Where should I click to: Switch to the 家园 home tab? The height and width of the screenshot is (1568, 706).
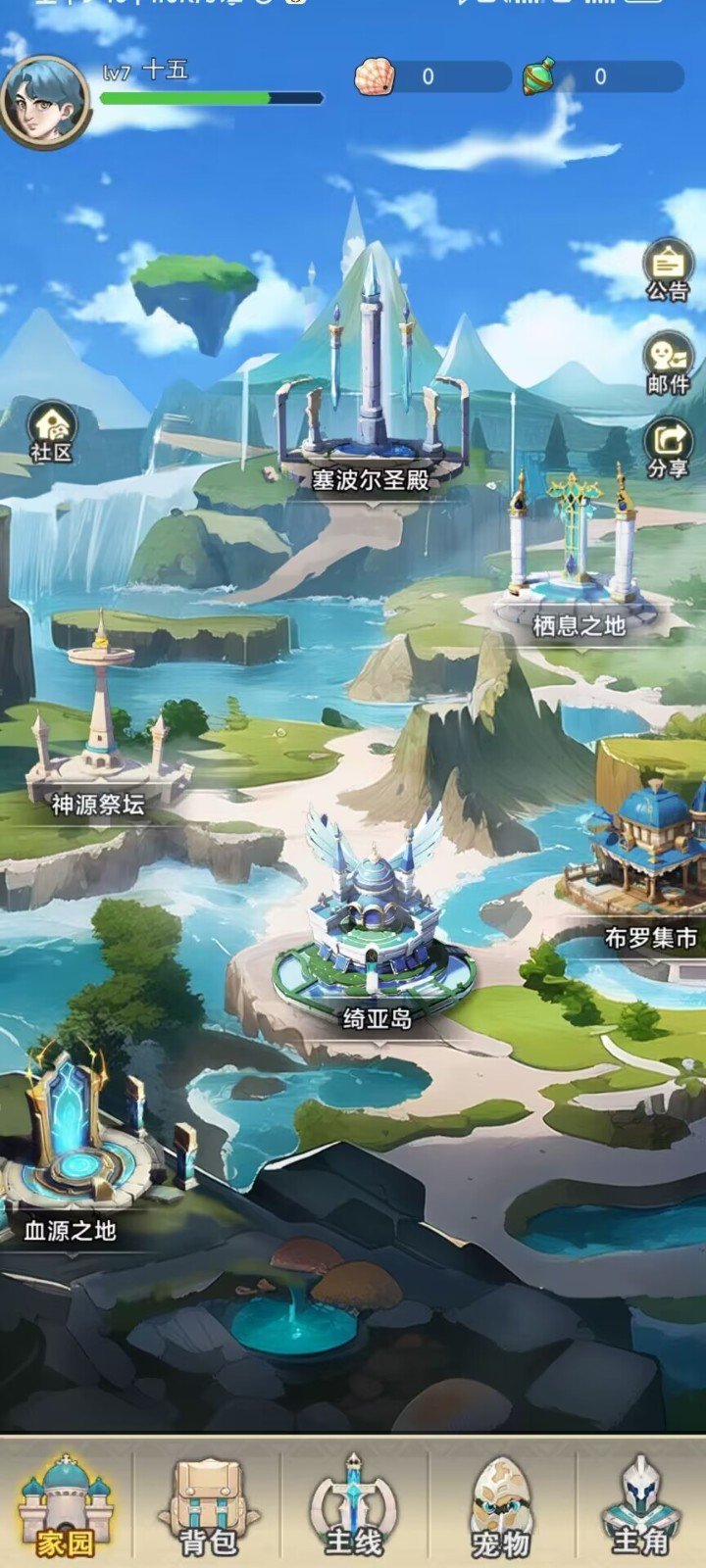pos(66,1506)
